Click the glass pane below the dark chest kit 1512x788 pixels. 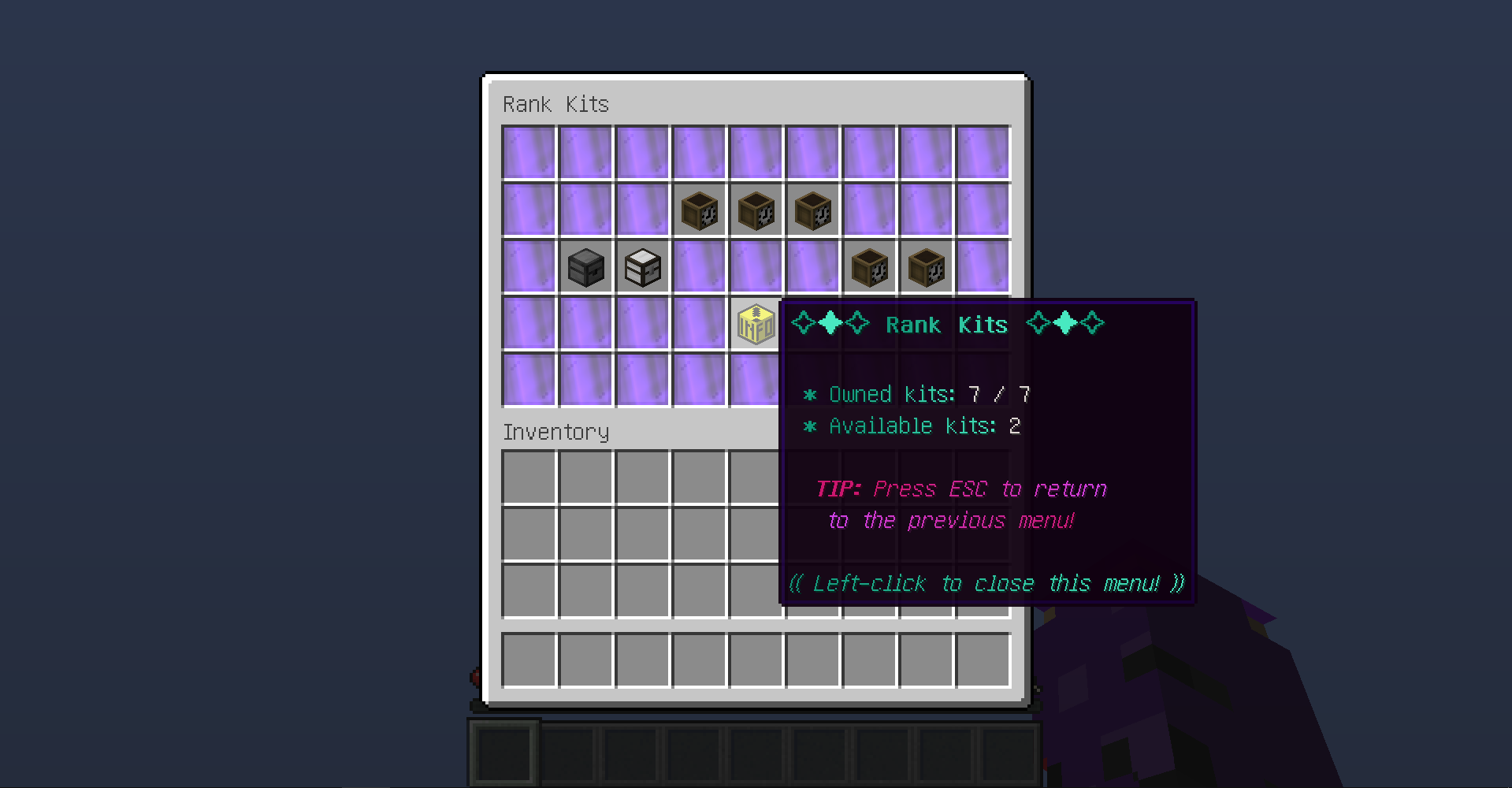(x=586, y=324)
